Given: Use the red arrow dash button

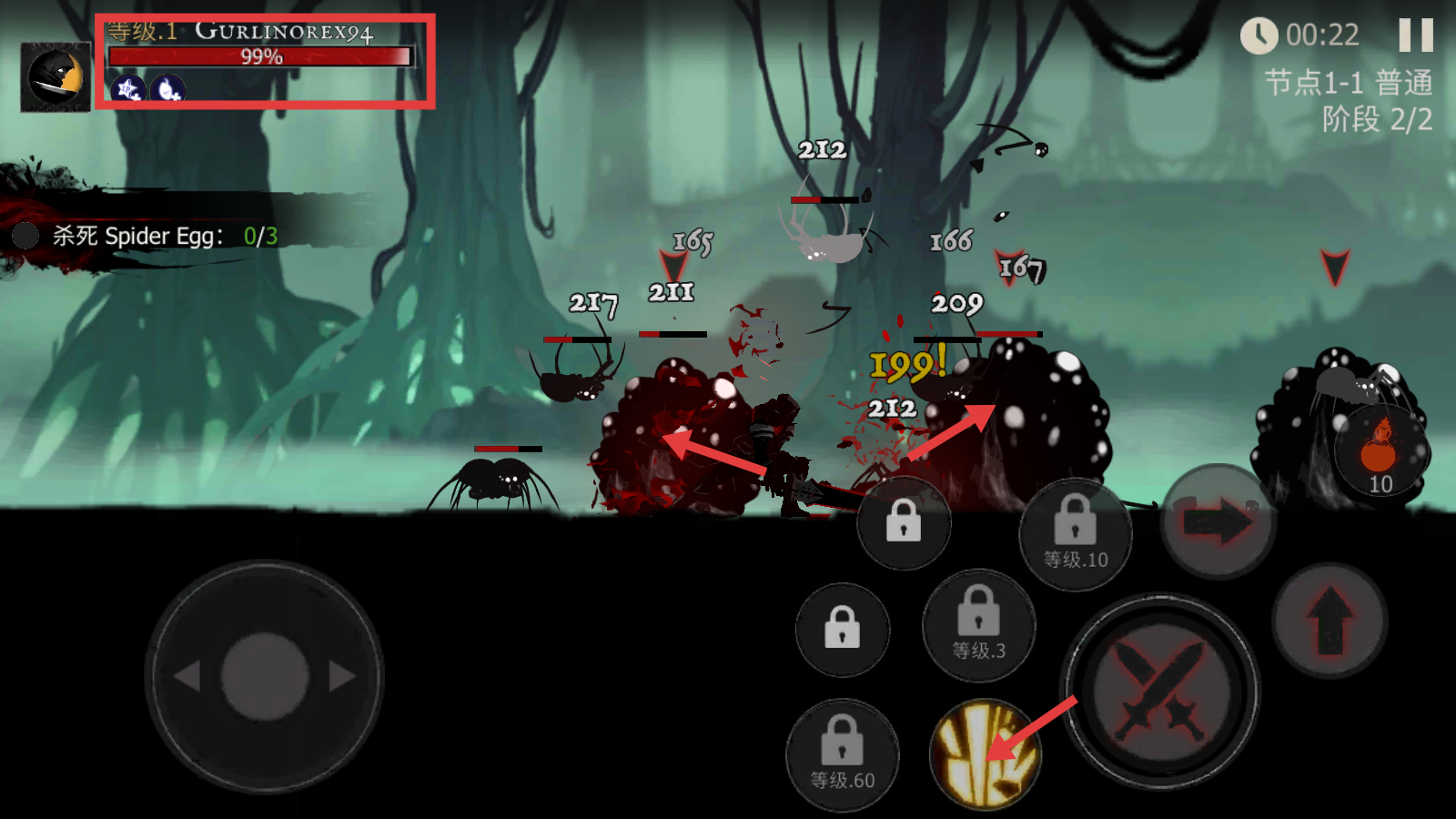Looking at the screenshot, I should [1218, 522].
